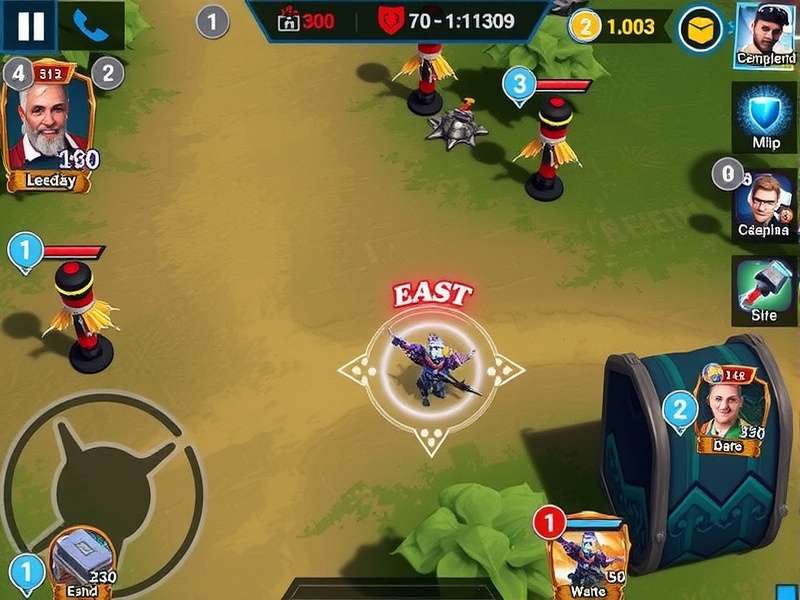Image resolution: width=800 pixels, height=600 pixels.
Task: Select the Caepina hero portrait
Action: tap(765, 205)
